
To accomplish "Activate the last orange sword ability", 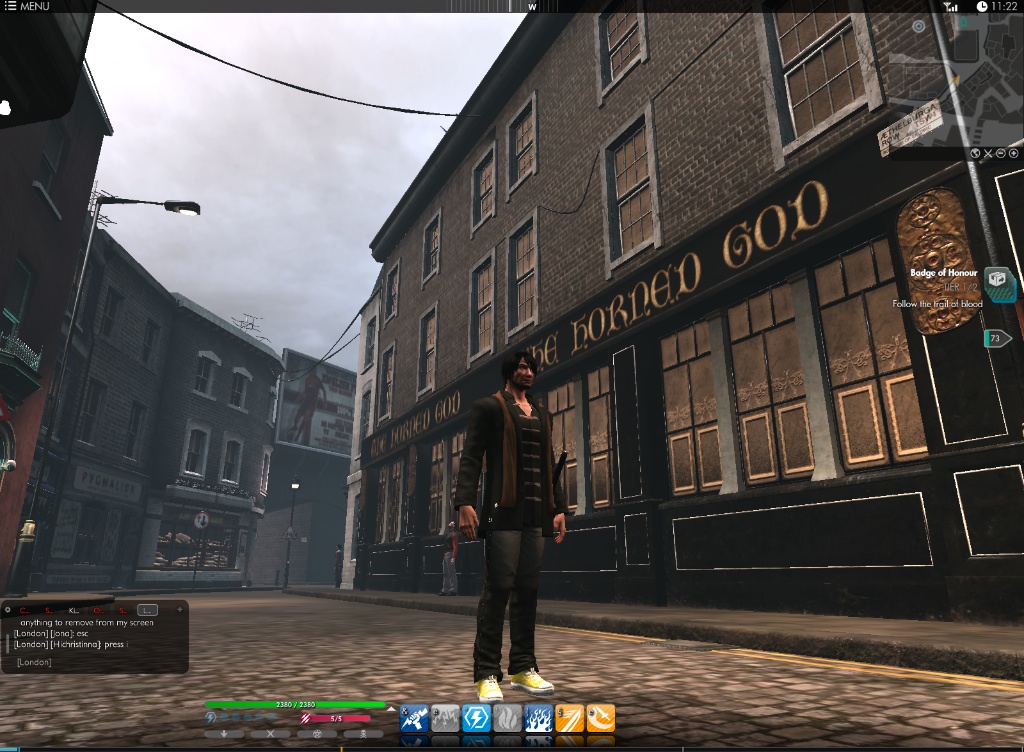I will tap(601, 718).
